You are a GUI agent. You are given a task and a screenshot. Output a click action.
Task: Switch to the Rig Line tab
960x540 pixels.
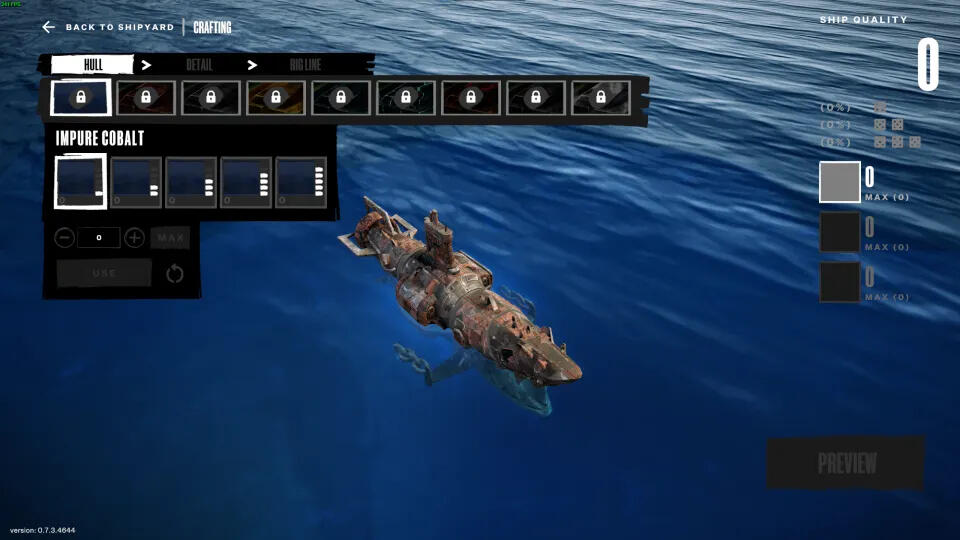305,65
